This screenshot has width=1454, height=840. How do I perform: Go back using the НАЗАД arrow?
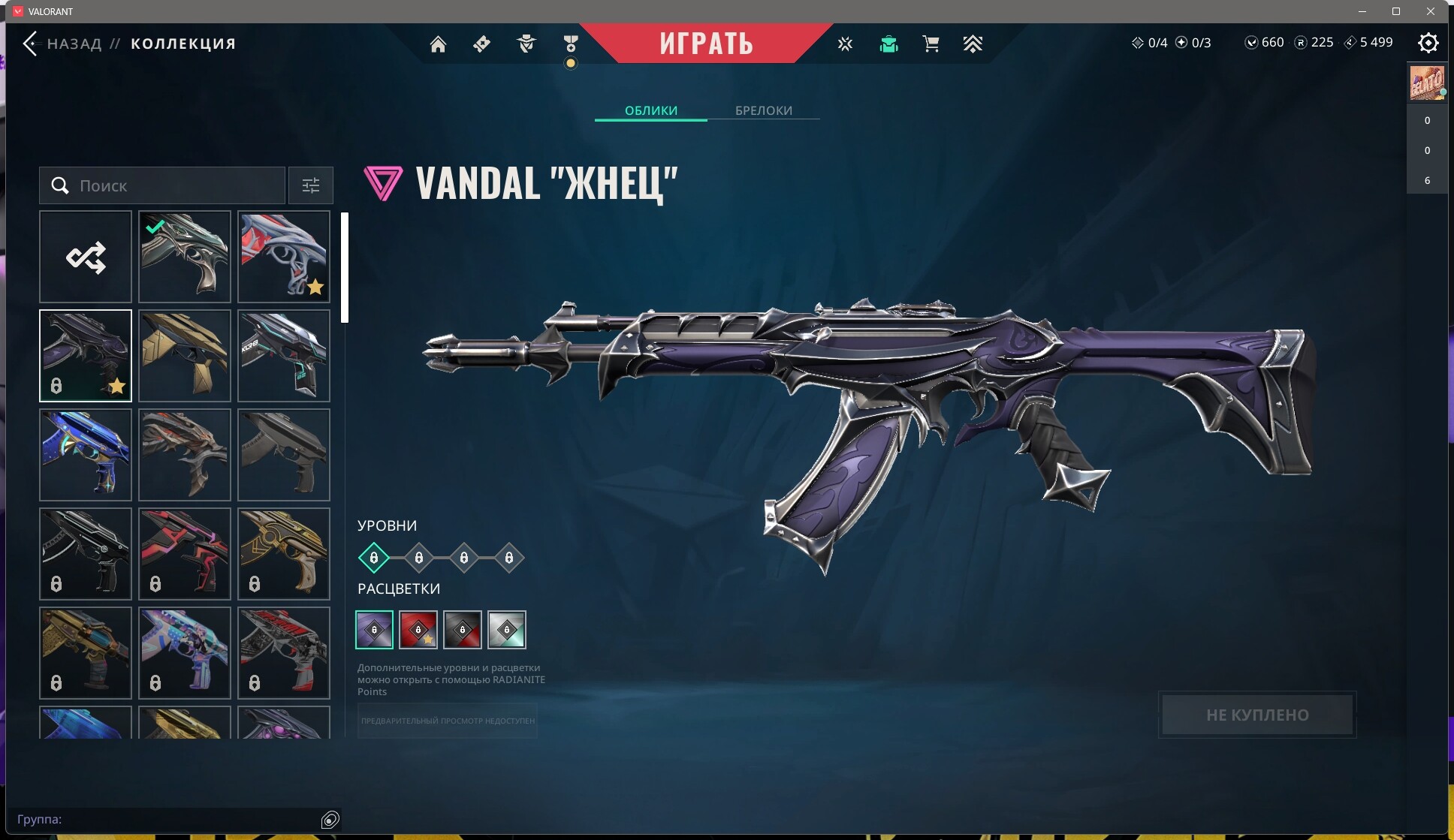30,44
